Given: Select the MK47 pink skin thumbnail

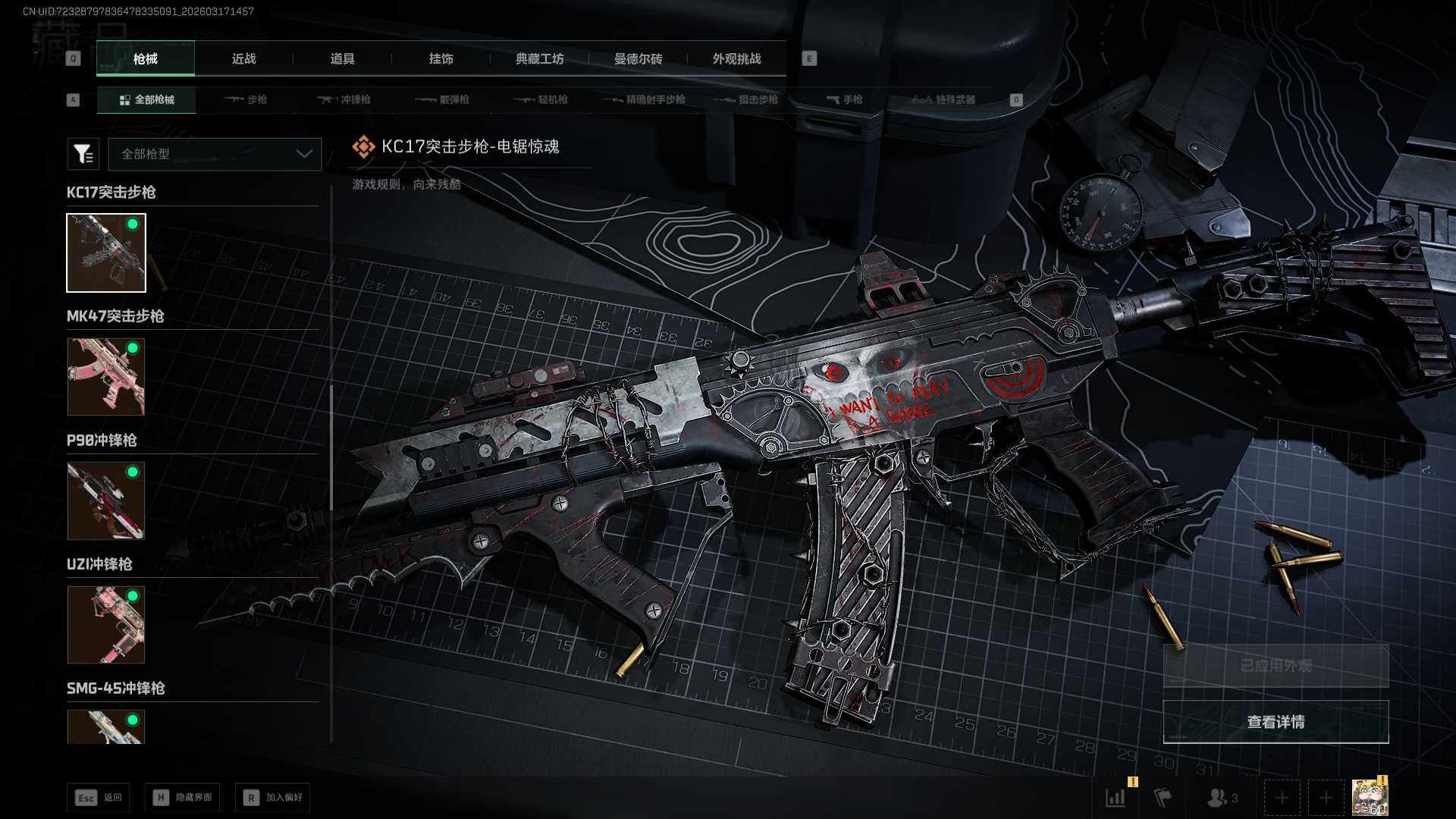Looking at the screenshot, I should [x=105, y=376].
